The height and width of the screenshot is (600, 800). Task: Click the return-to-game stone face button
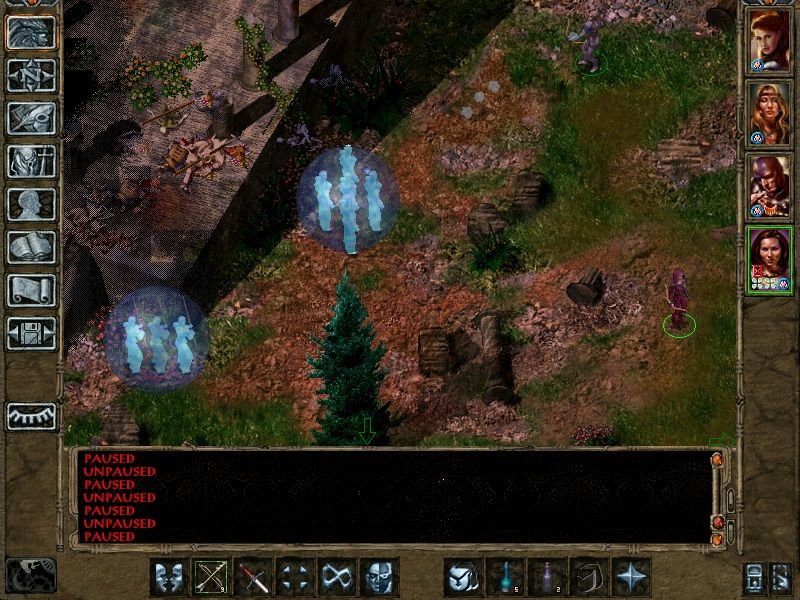[x=31, y=32]
